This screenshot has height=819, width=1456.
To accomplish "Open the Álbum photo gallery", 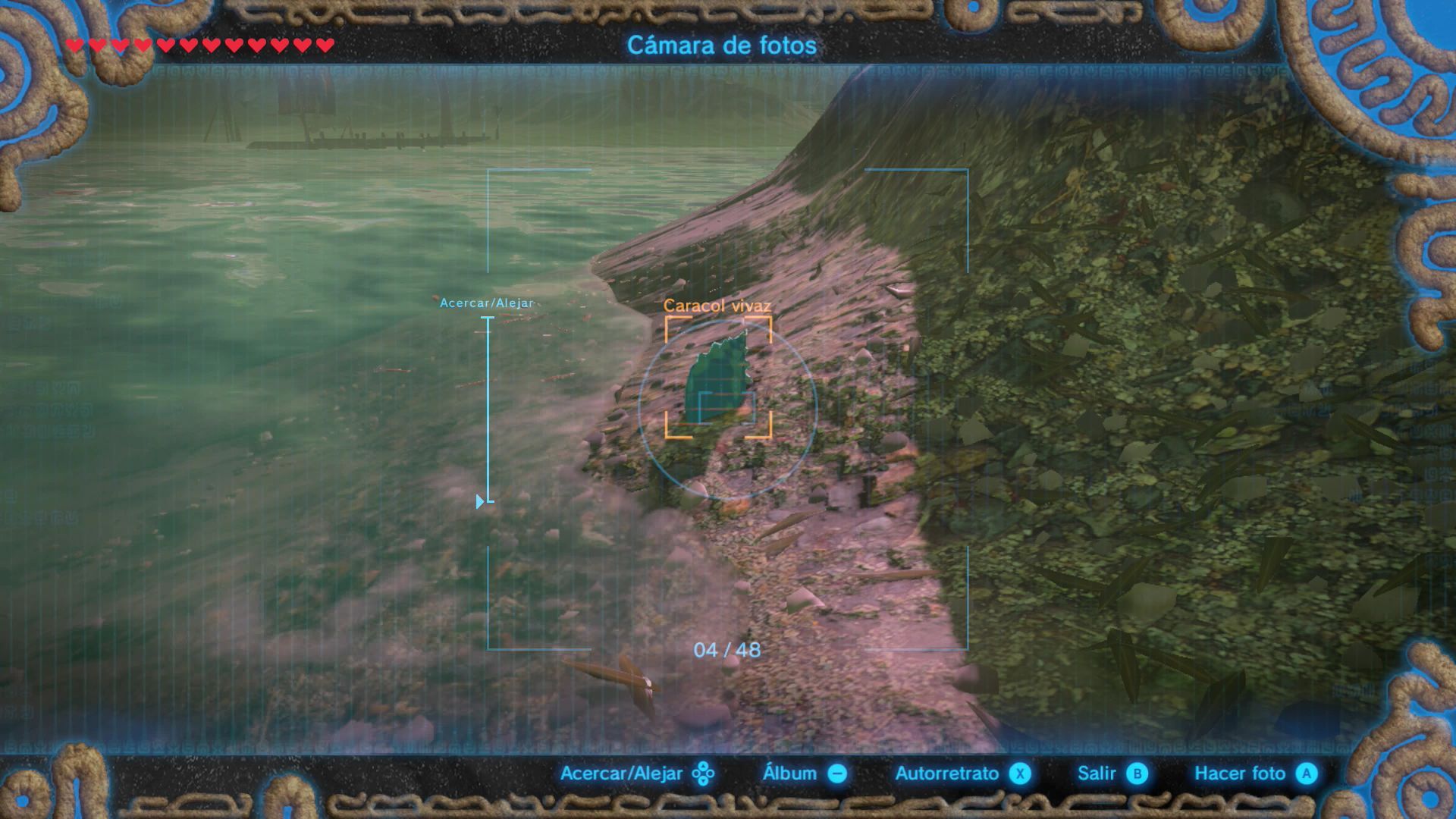I will point(804,773).
